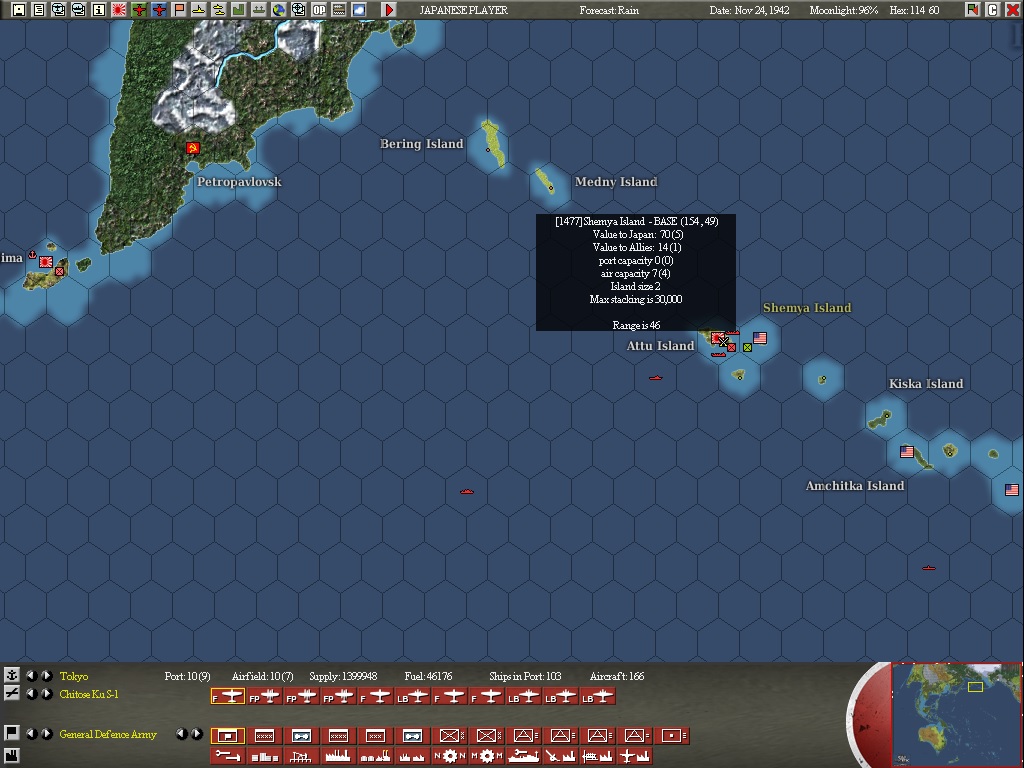Open Chitose Ku S-1 air group
This screenshot has width=1024, height=768.
pyautogui.click(x=89, y=695)
